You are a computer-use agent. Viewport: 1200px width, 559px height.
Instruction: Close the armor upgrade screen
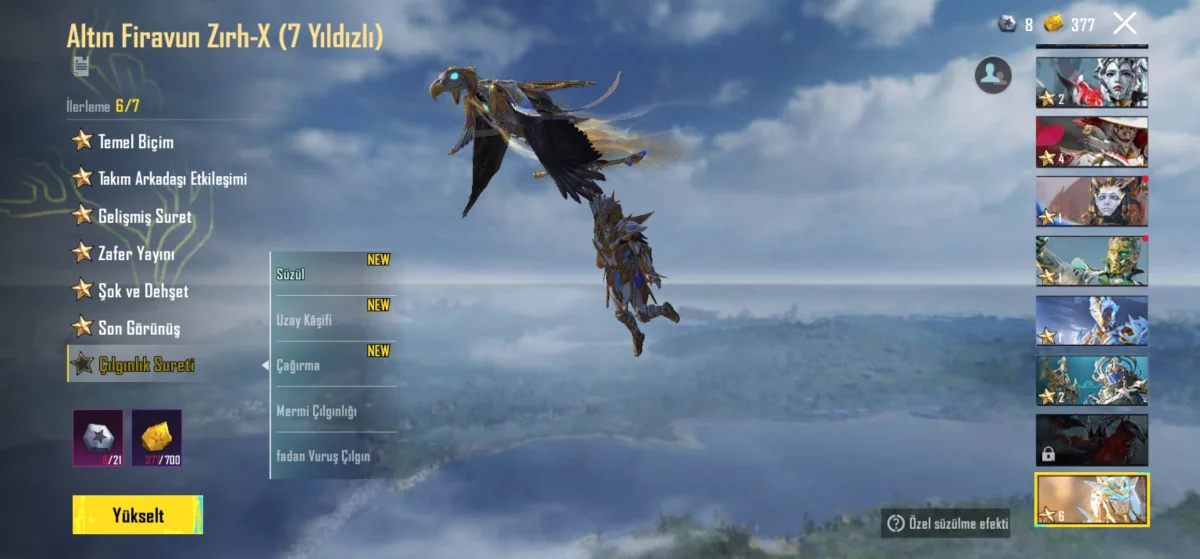click(1125, 23)
